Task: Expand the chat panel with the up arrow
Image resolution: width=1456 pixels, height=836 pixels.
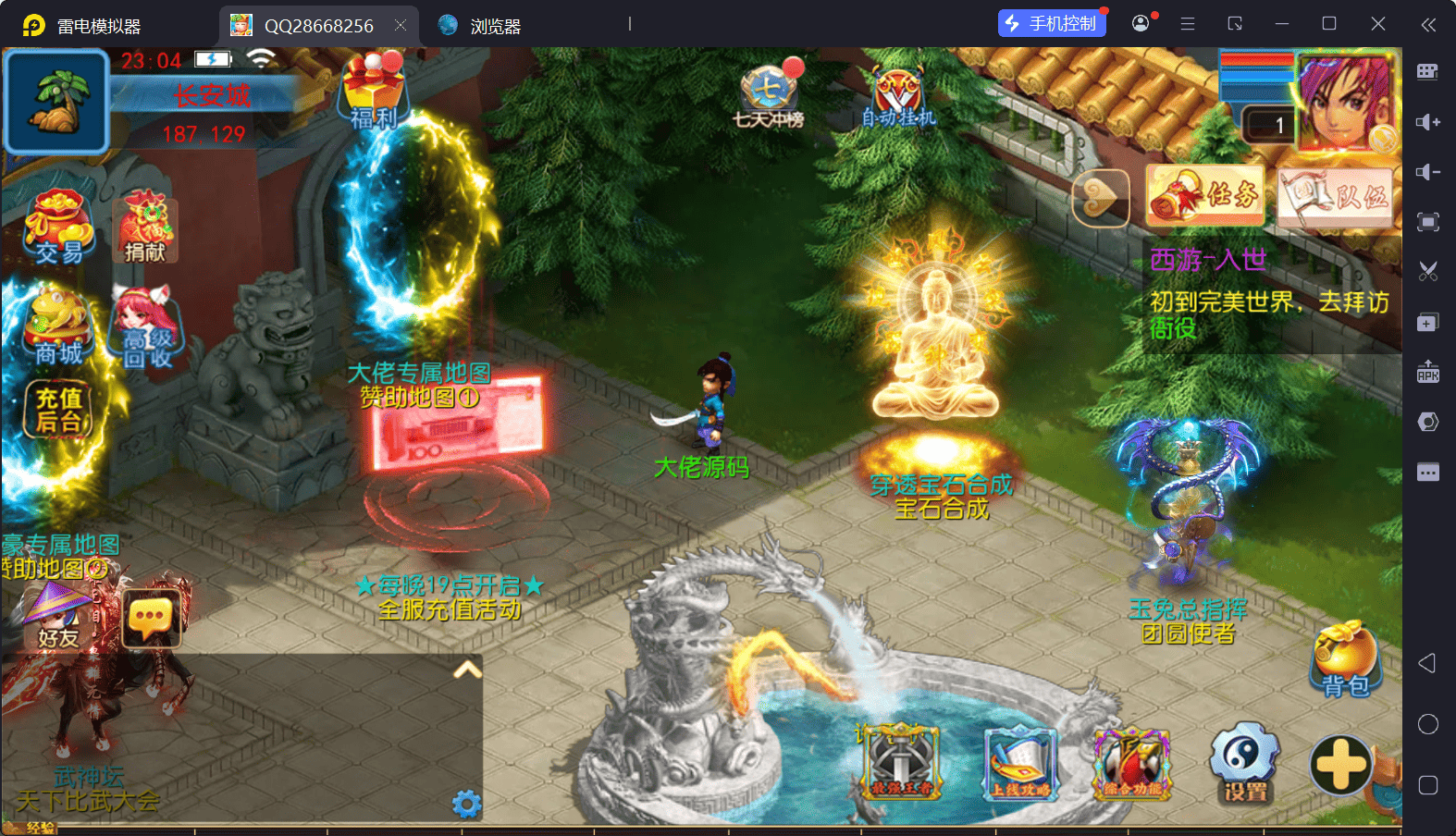Action: click(x=468, y=670)
